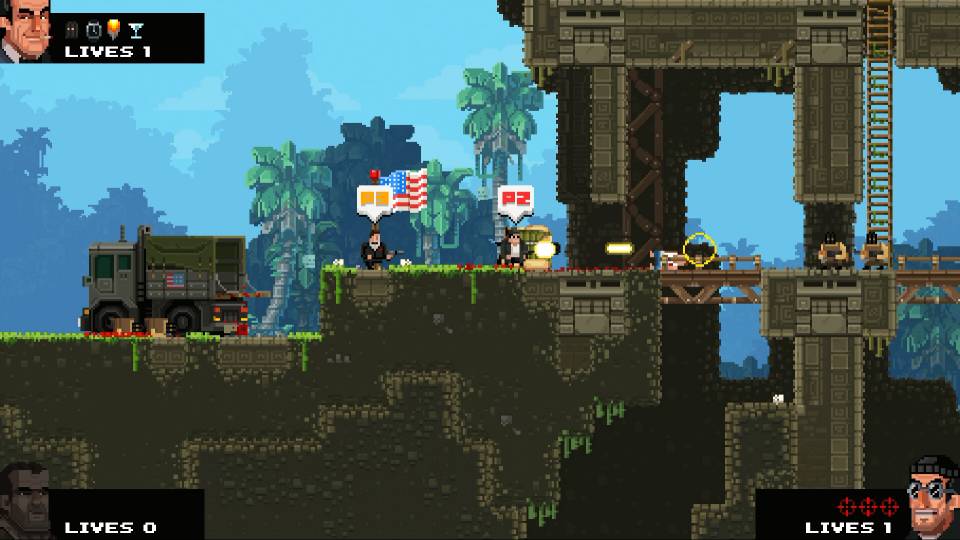Click the bottom-left shadowed bro portrait
The image size is (960, 540).
click(x=27, y=503)
